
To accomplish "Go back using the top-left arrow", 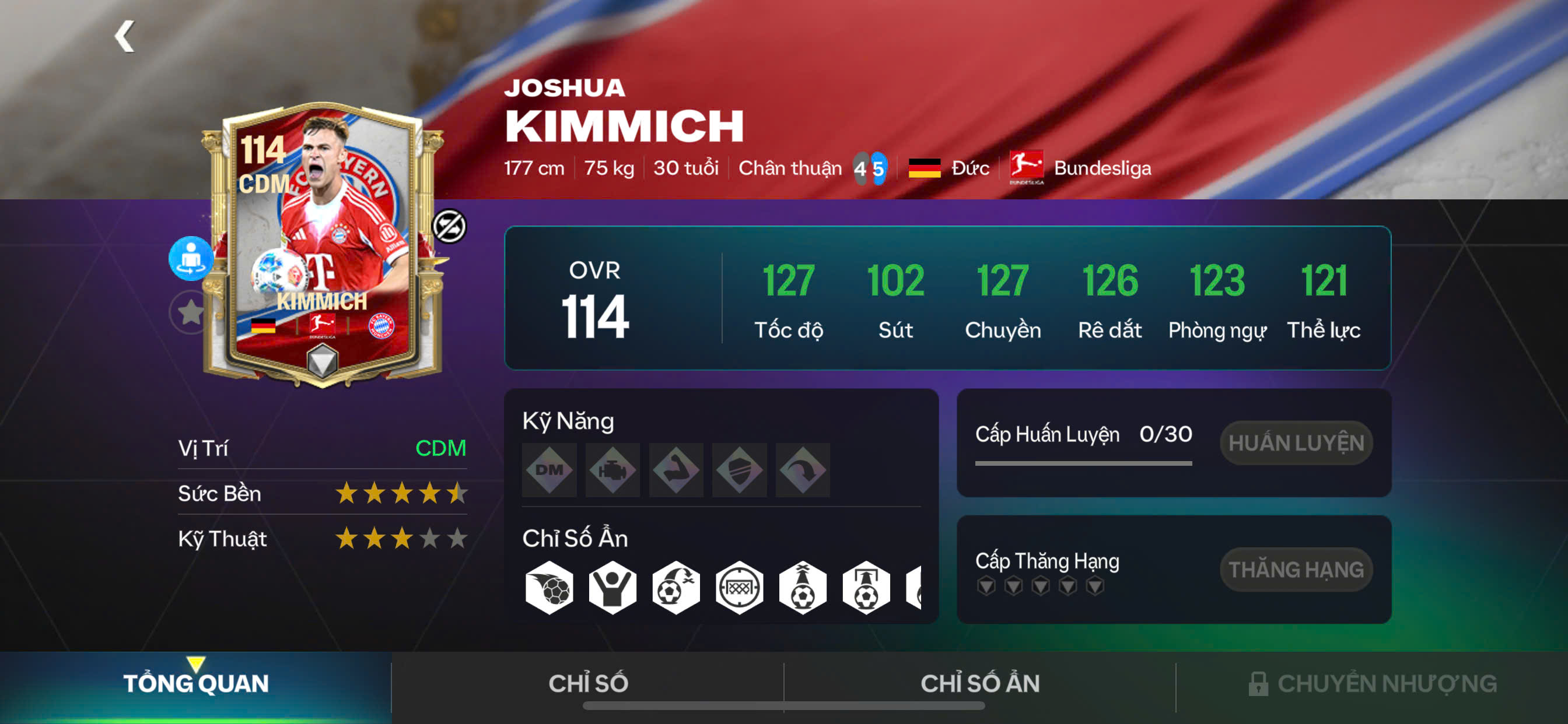I will pyautogui.click(x=125, y=37).
